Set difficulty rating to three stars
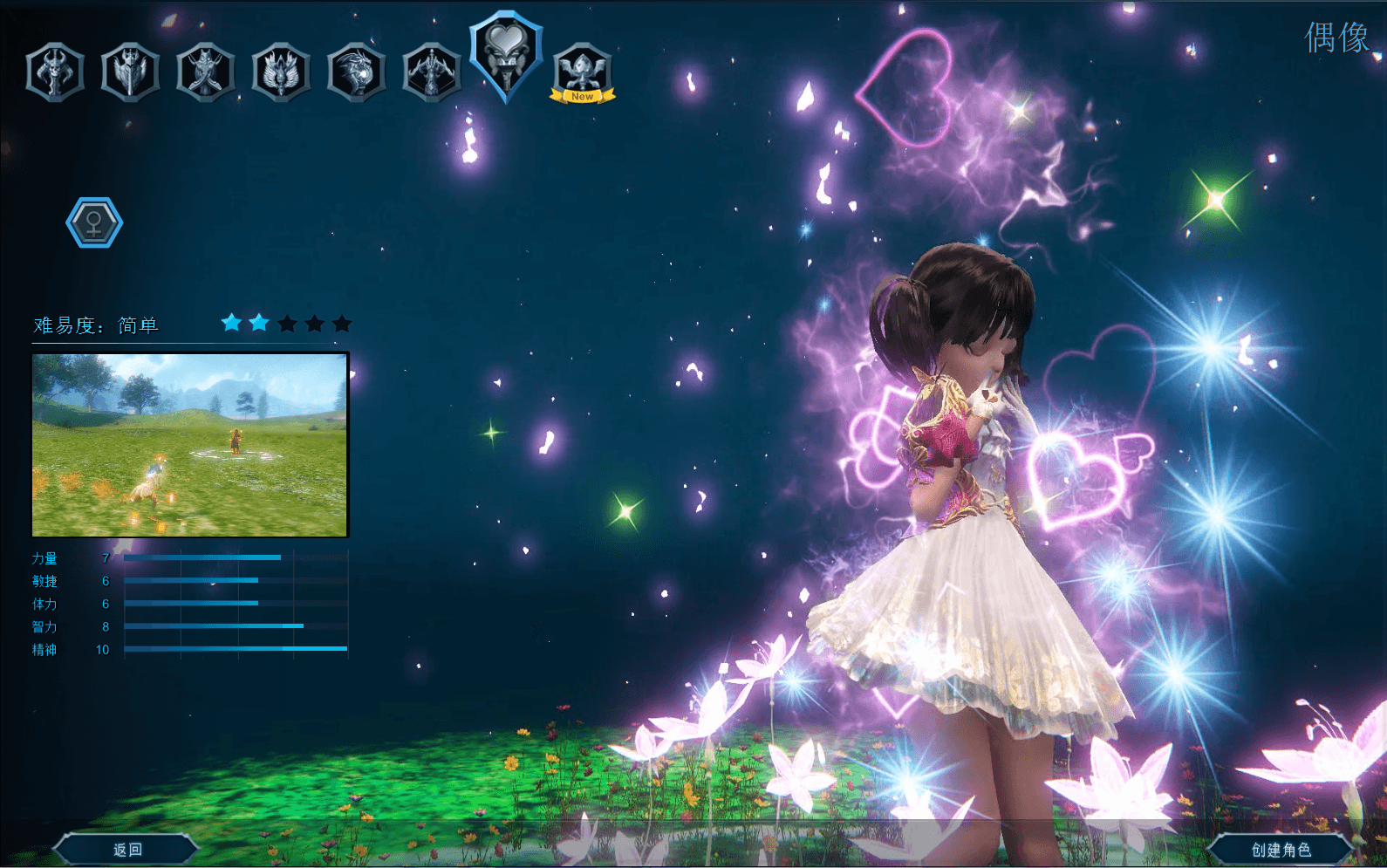The height and width of the screenshot is (868, 1387). [285, 323]
